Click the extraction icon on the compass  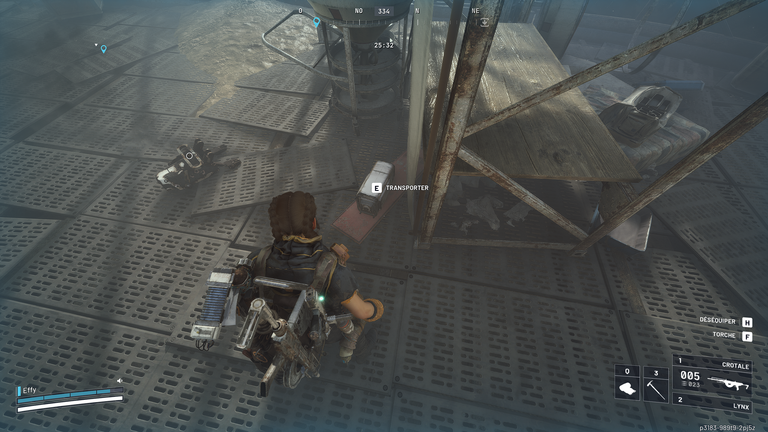click(x=483, y=21)
